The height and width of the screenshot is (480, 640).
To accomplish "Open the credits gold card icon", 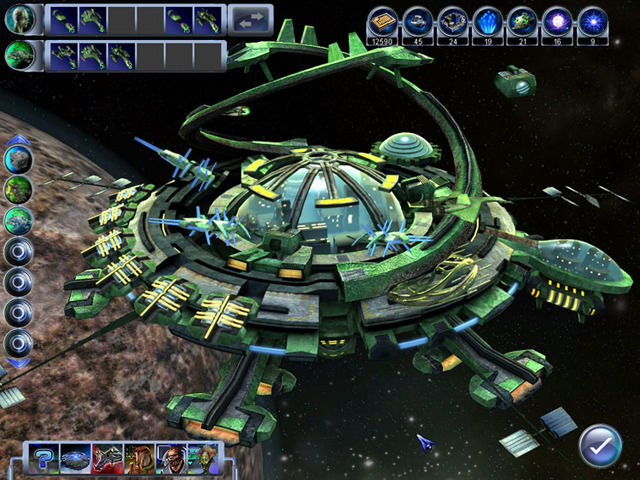I will [382, 20].
